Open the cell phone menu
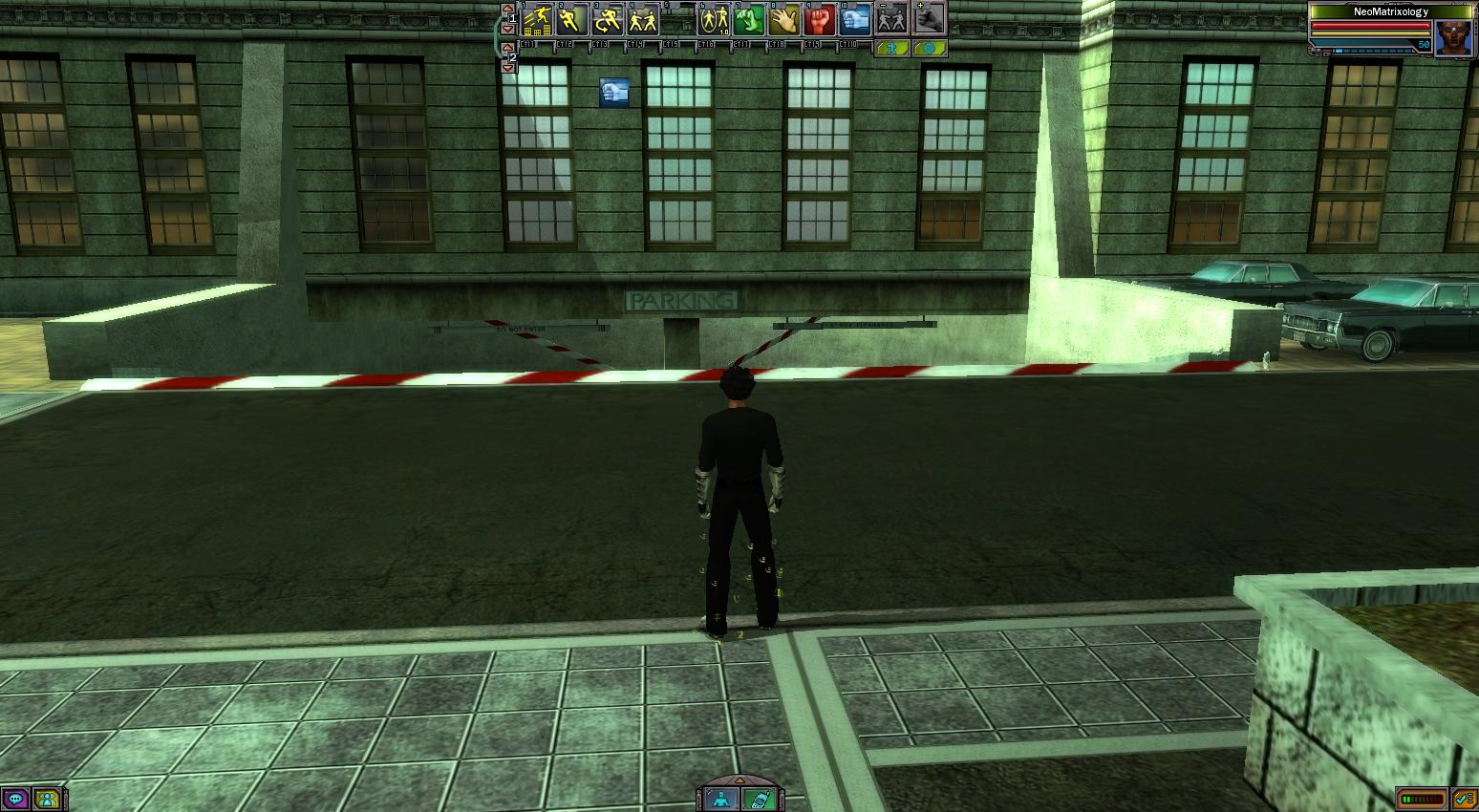The height and width of the screenshot is (812, 1479). coord(758,799)
